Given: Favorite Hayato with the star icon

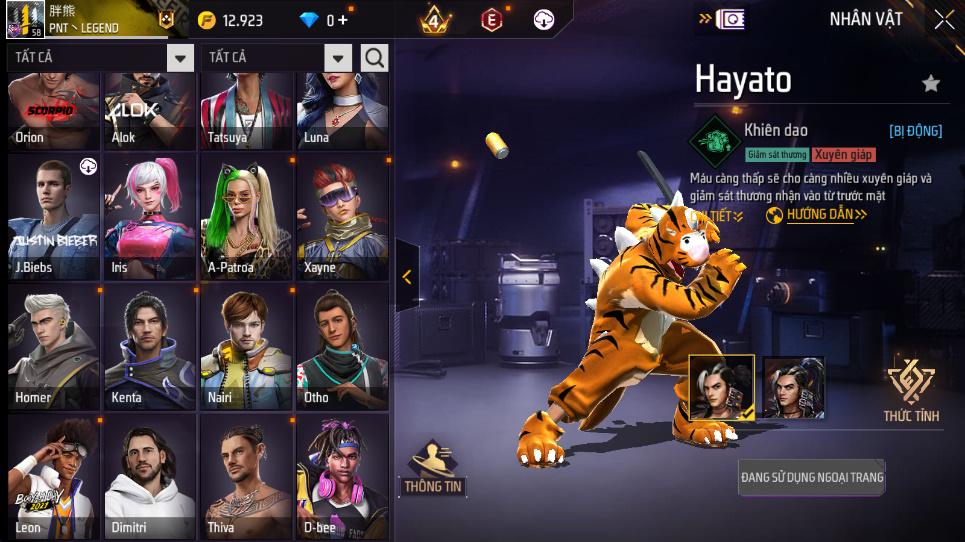Looking at the screenshot, I should pyautogui.click(x=931, y=84).
